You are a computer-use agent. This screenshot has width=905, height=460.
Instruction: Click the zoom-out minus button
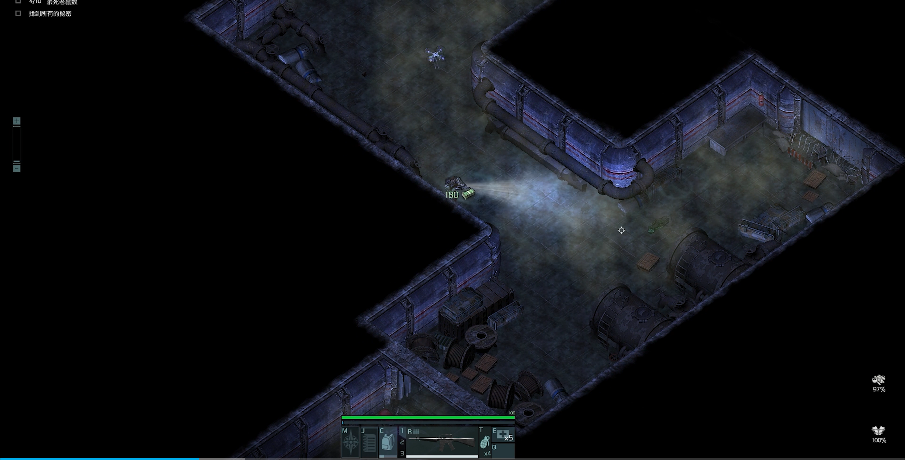coord(16,167)
